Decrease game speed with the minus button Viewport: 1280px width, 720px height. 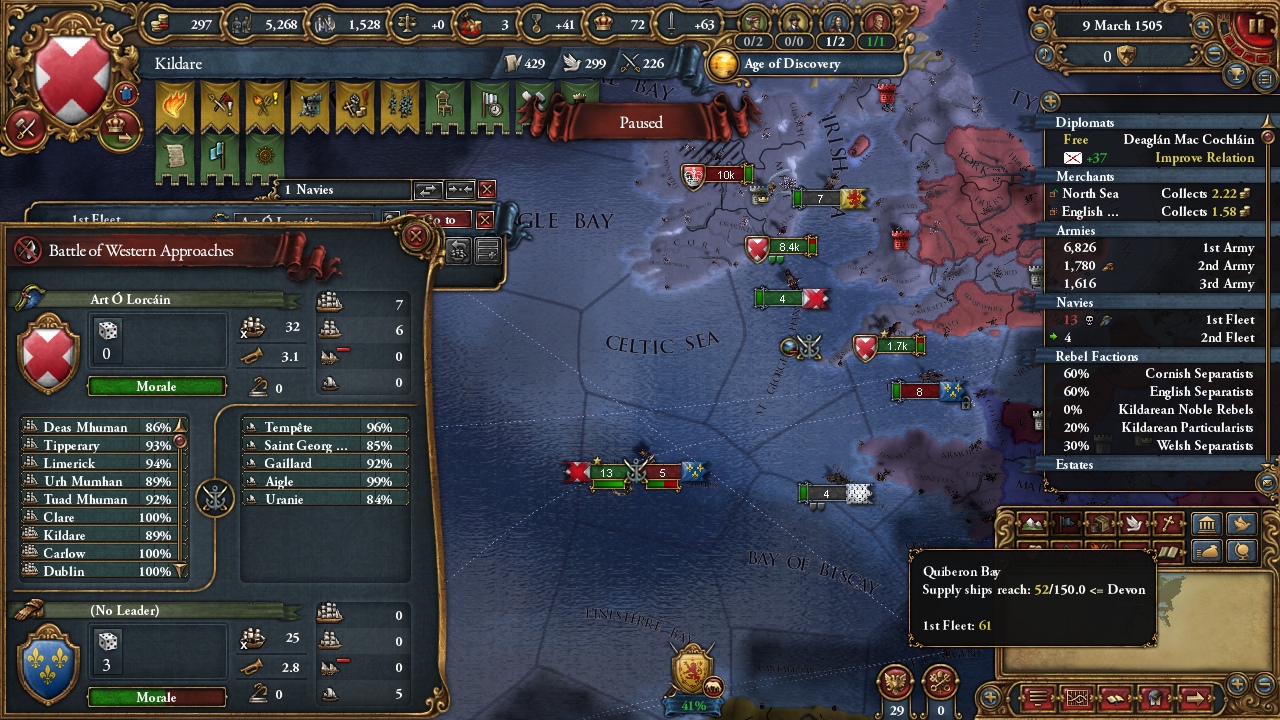click(x=1215, y=56)
